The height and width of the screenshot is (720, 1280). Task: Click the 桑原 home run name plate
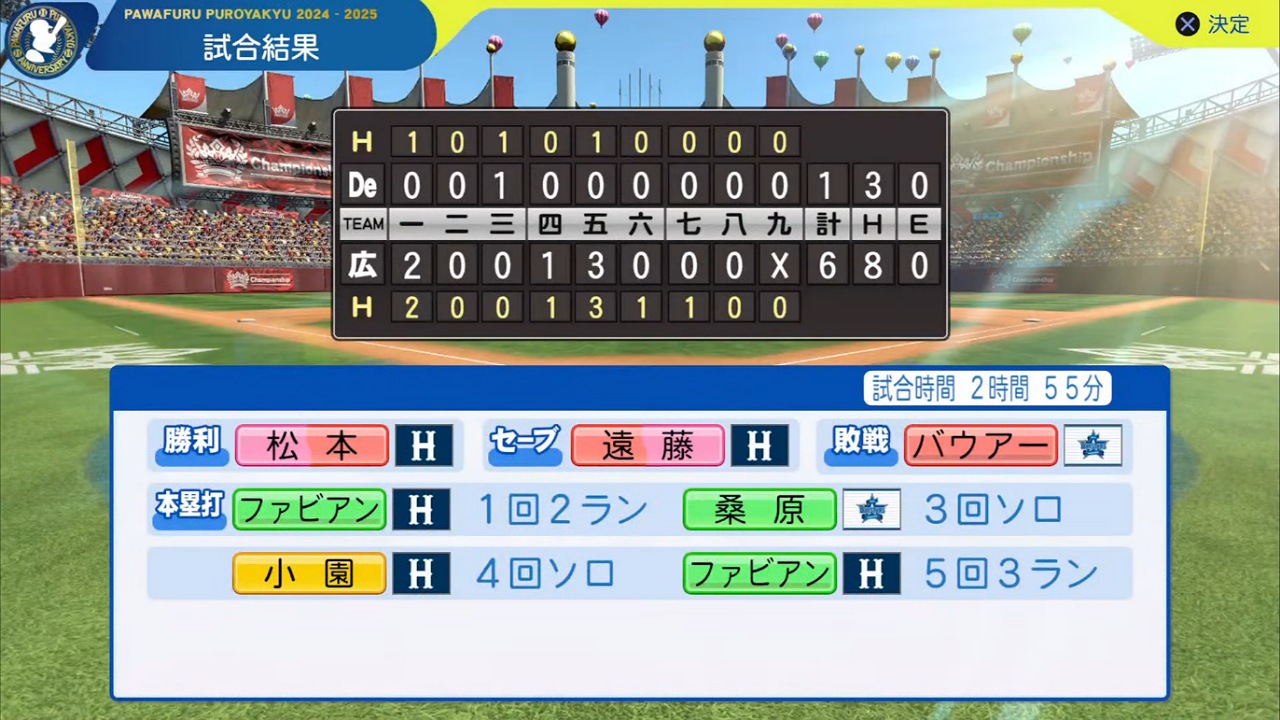coord(759,510)
